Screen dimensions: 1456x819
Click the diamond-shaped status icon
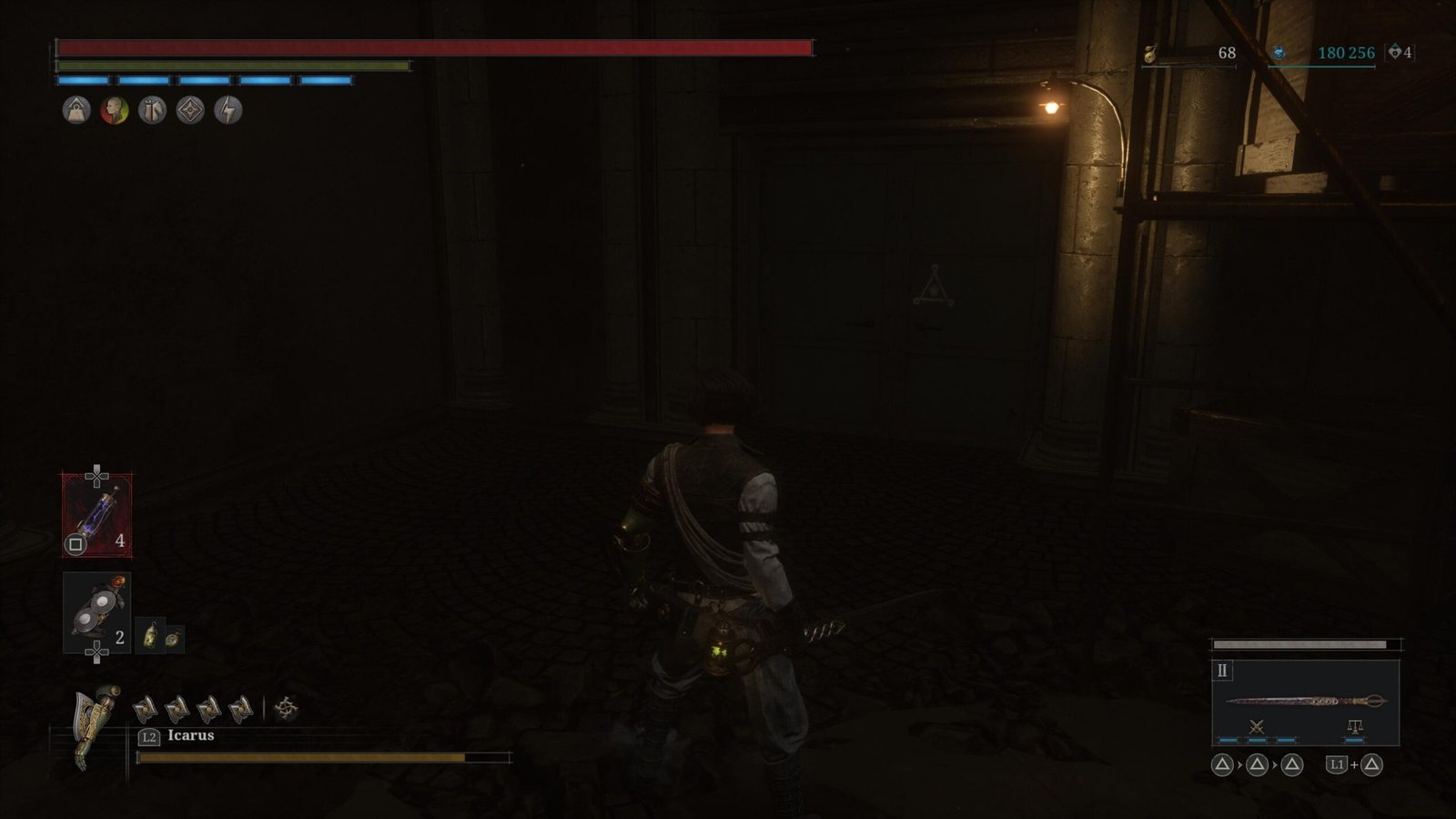click(x=190, y=110)
